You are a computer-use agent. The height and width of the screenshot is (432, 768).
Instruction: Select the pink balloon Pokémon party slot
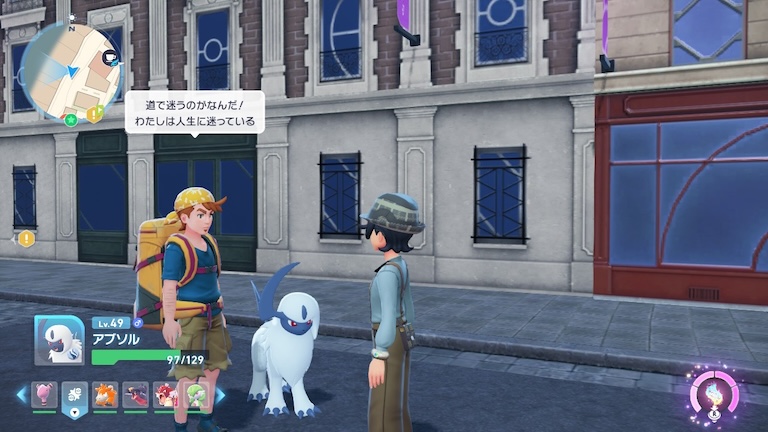44,395
